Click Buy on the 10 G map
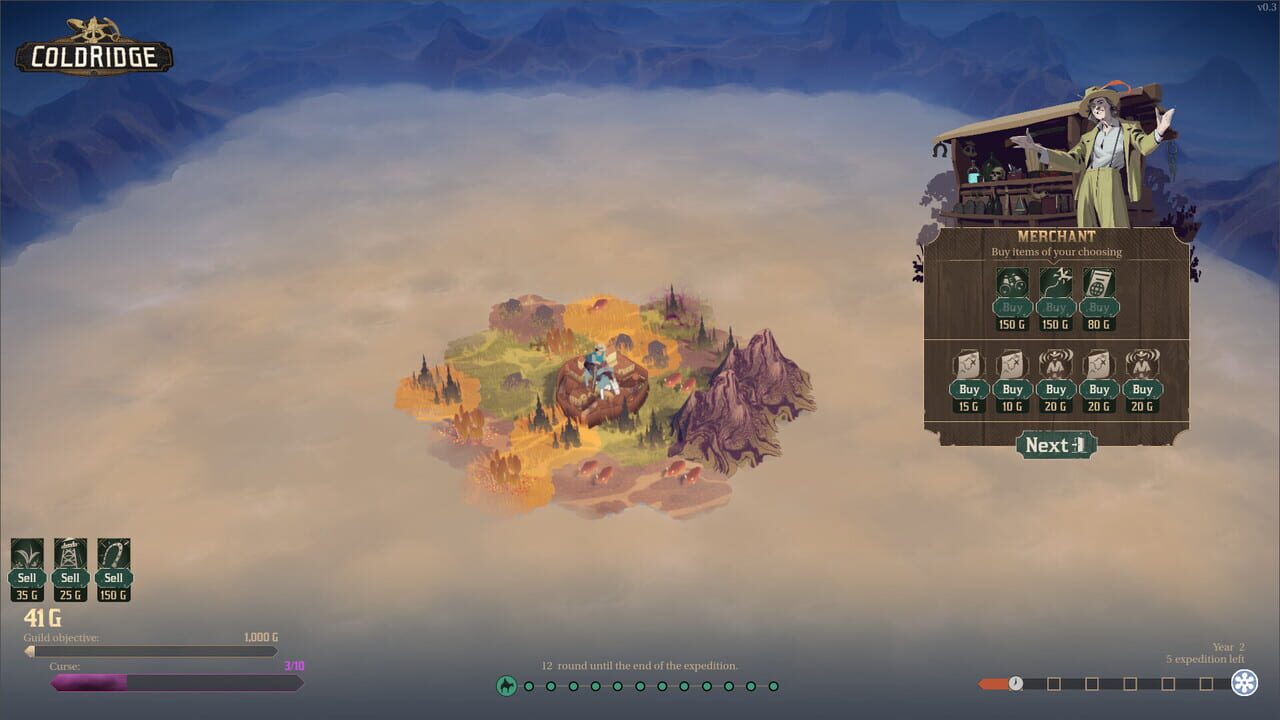 pyautogui.click(x=1011, y=389)
